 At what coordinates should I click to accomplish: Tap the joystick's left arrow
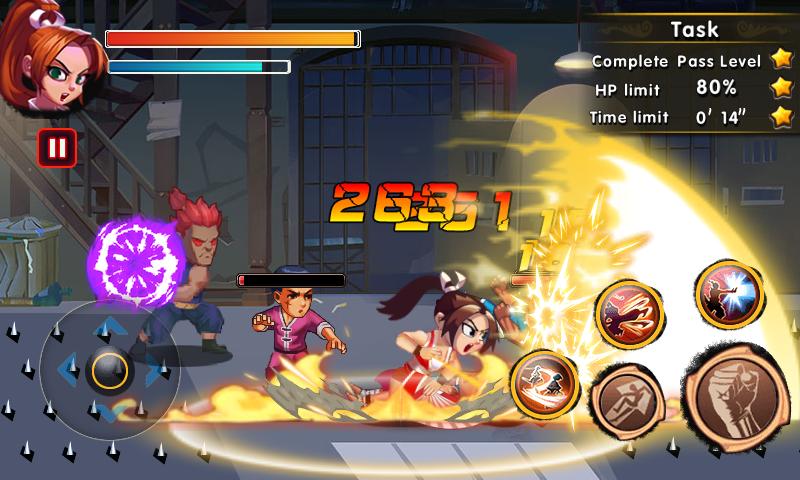[66, 371]
